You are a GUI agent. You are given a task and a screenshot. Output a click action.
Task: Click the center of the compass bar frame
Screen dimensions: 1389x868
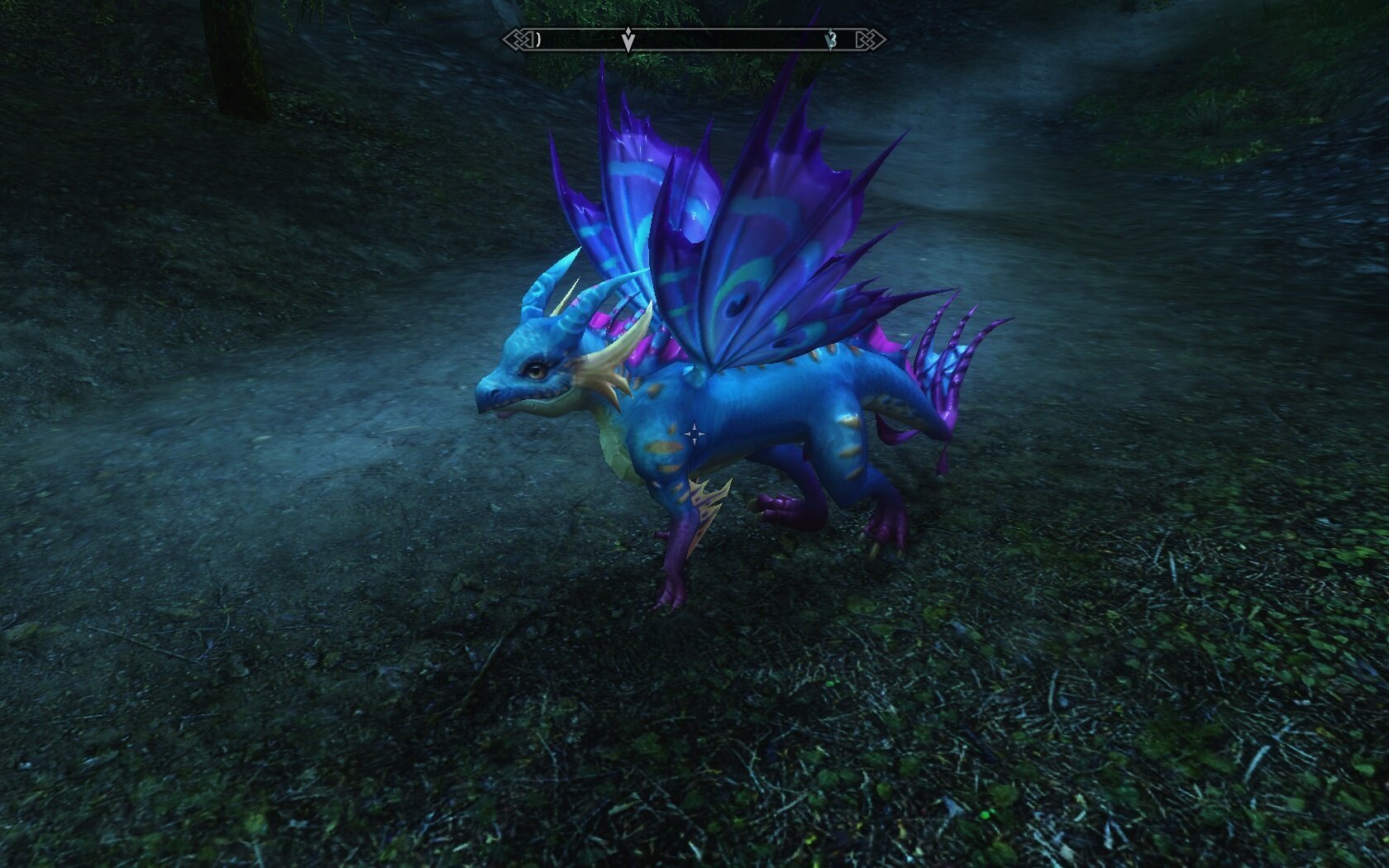point(694,38)
